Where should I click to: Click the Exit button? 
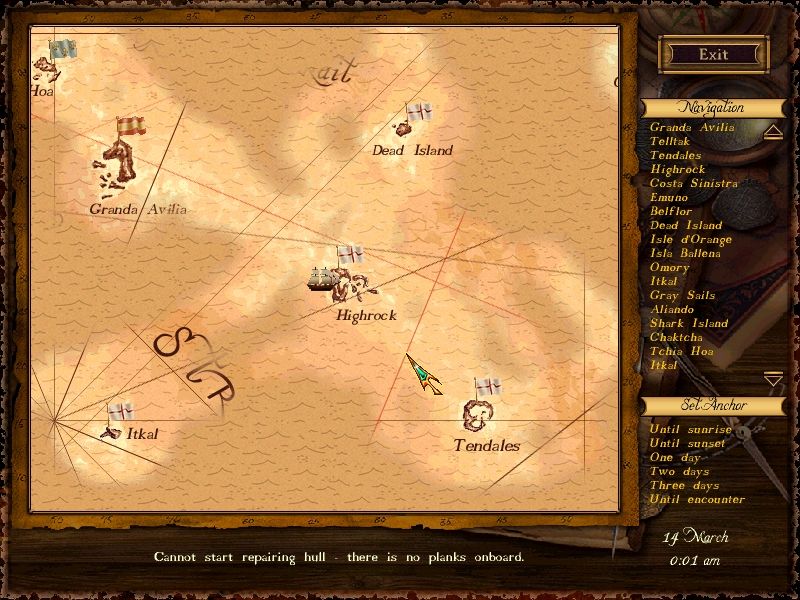pyautogui.click(x=713, y=54)
